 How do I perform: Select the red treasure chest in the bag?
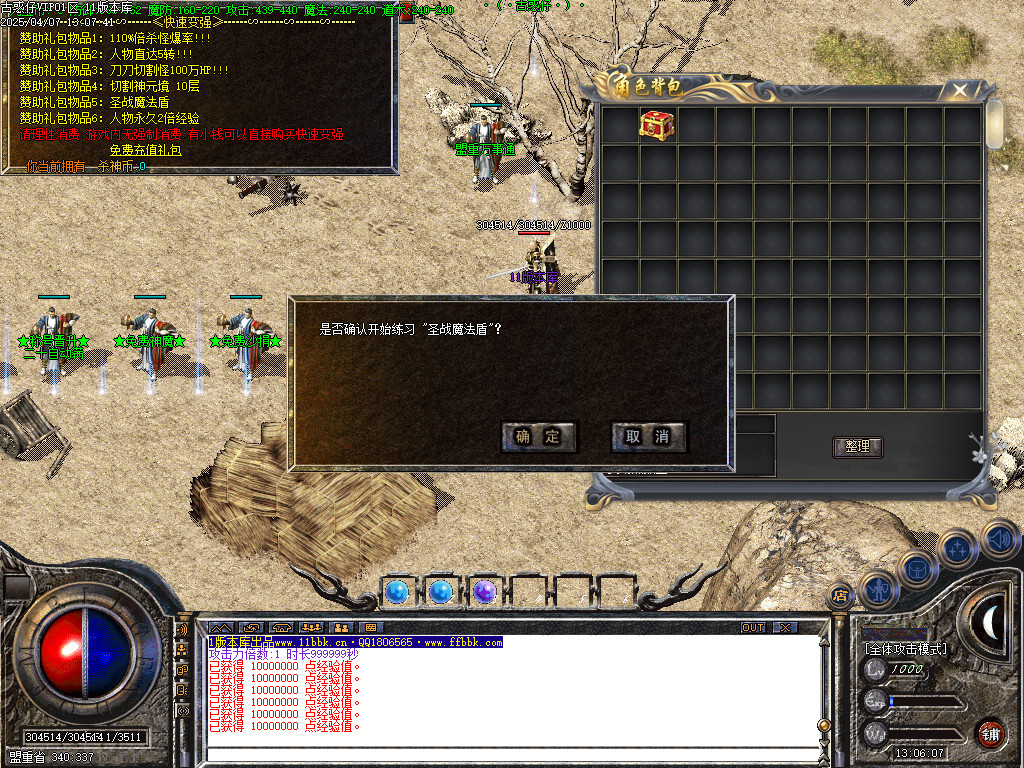pyautogui.click(x=657, y=125)
